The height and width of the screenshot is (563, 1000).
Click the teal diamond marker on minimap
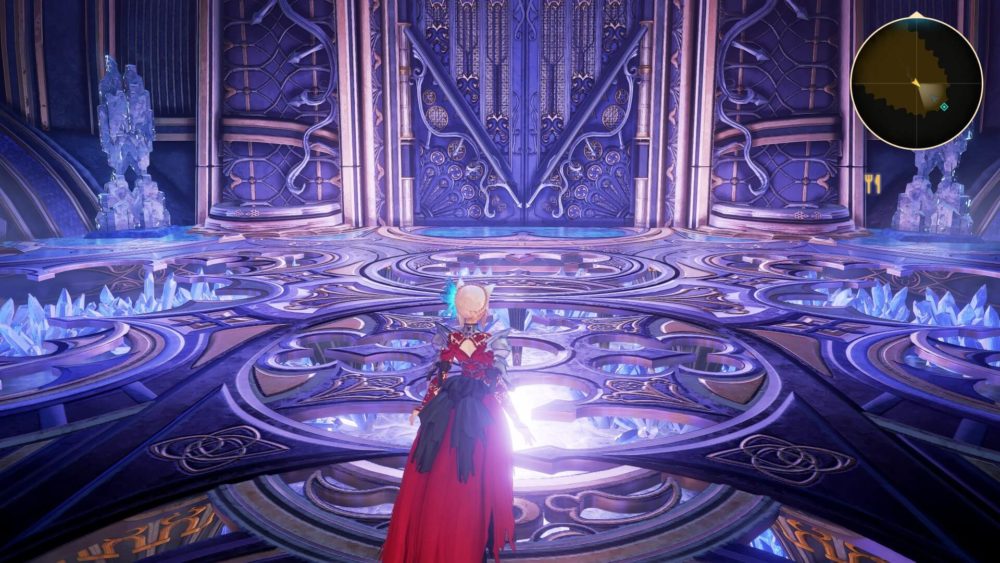[944, 106]
